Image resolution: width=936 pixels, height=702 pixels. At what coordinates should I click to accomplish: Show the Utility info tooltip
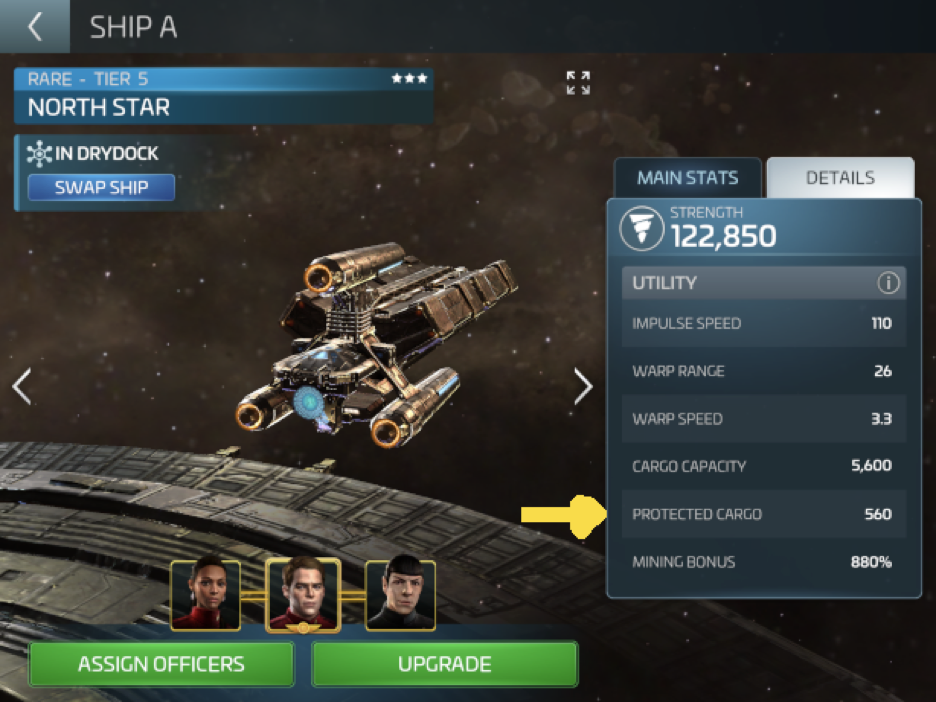[888, 283]
